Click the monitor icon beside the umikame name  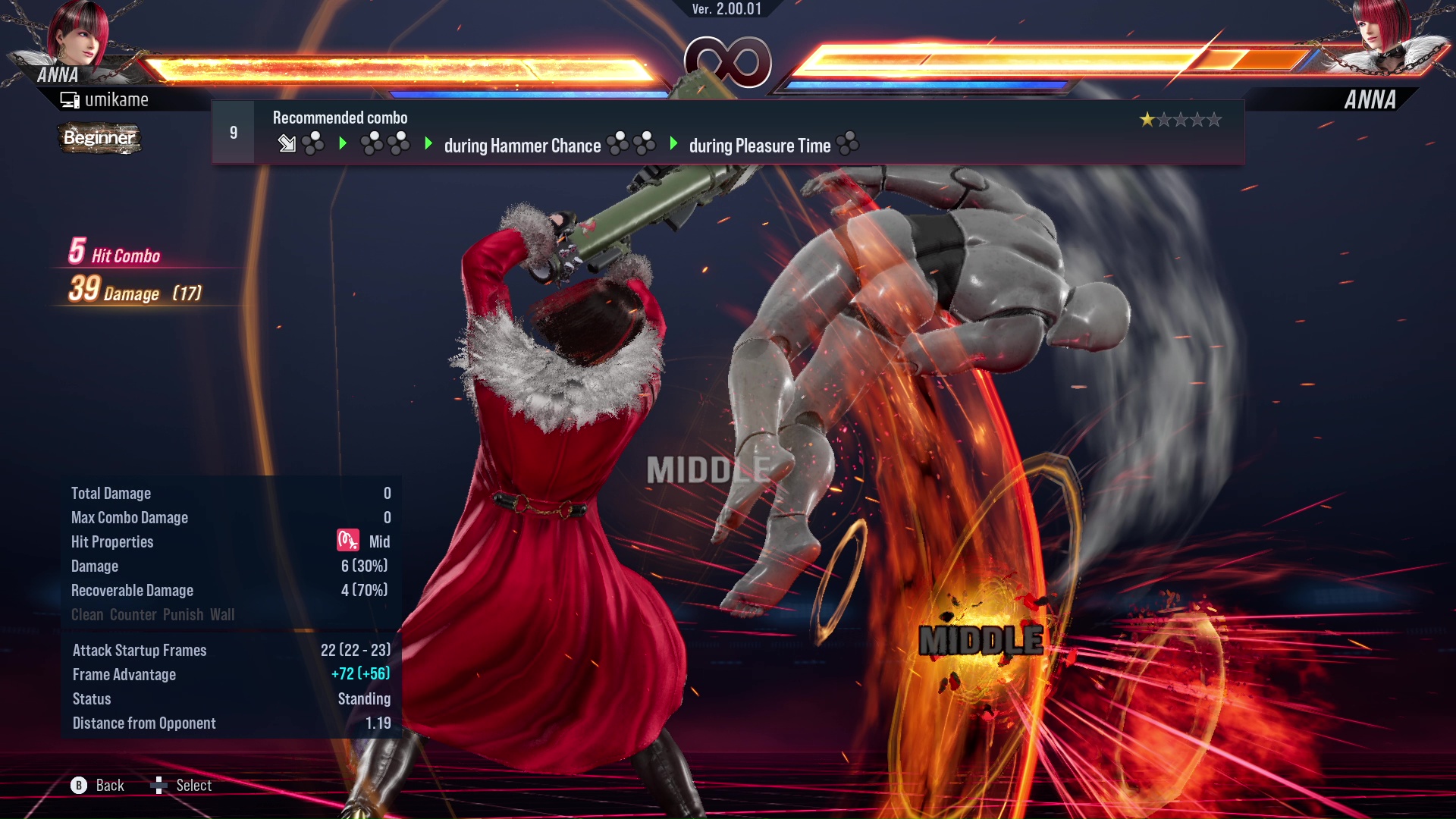click(x=70, y=99)
